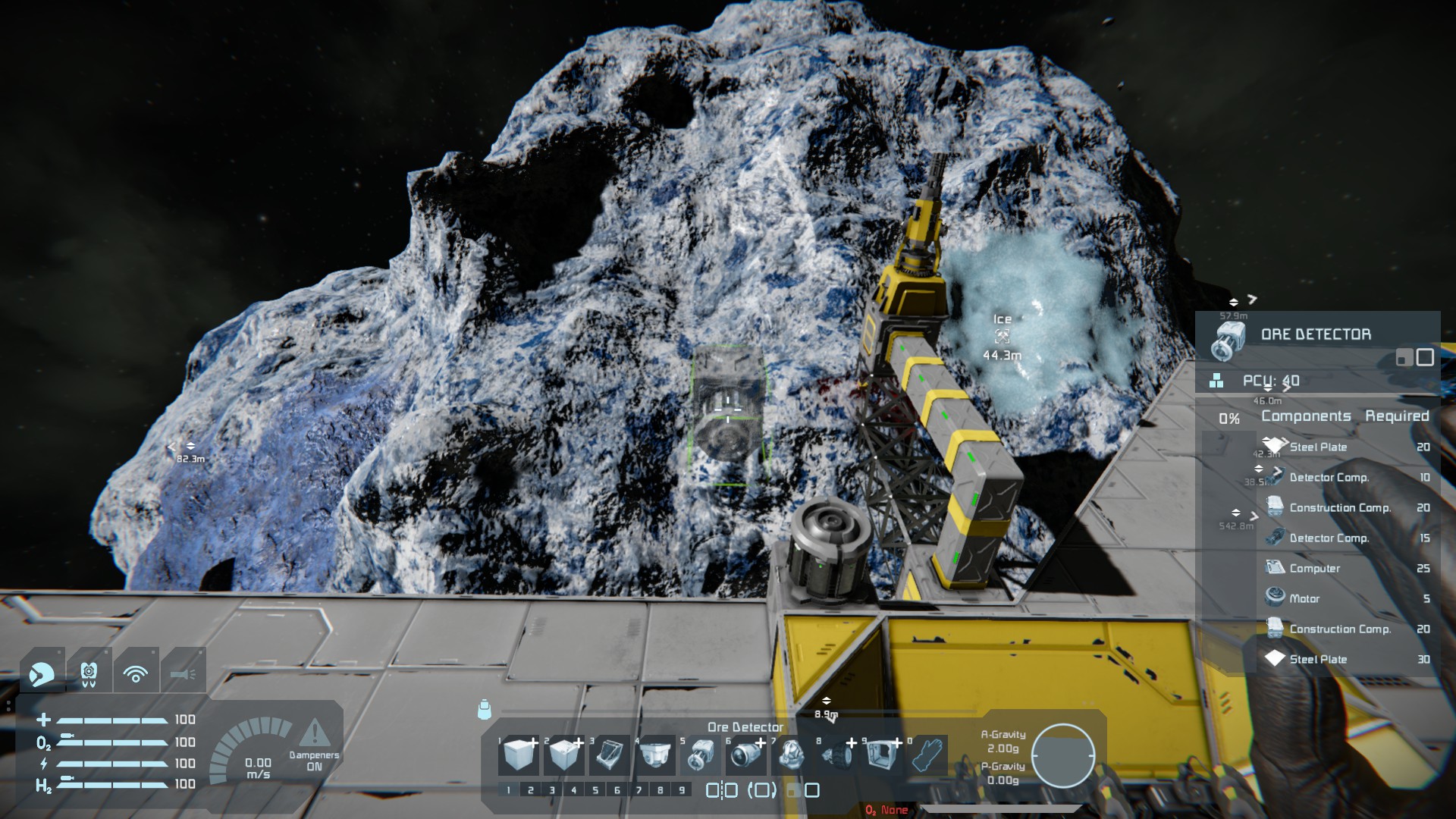Pick the ore detector slot in the toolbar

pos(700,755)
